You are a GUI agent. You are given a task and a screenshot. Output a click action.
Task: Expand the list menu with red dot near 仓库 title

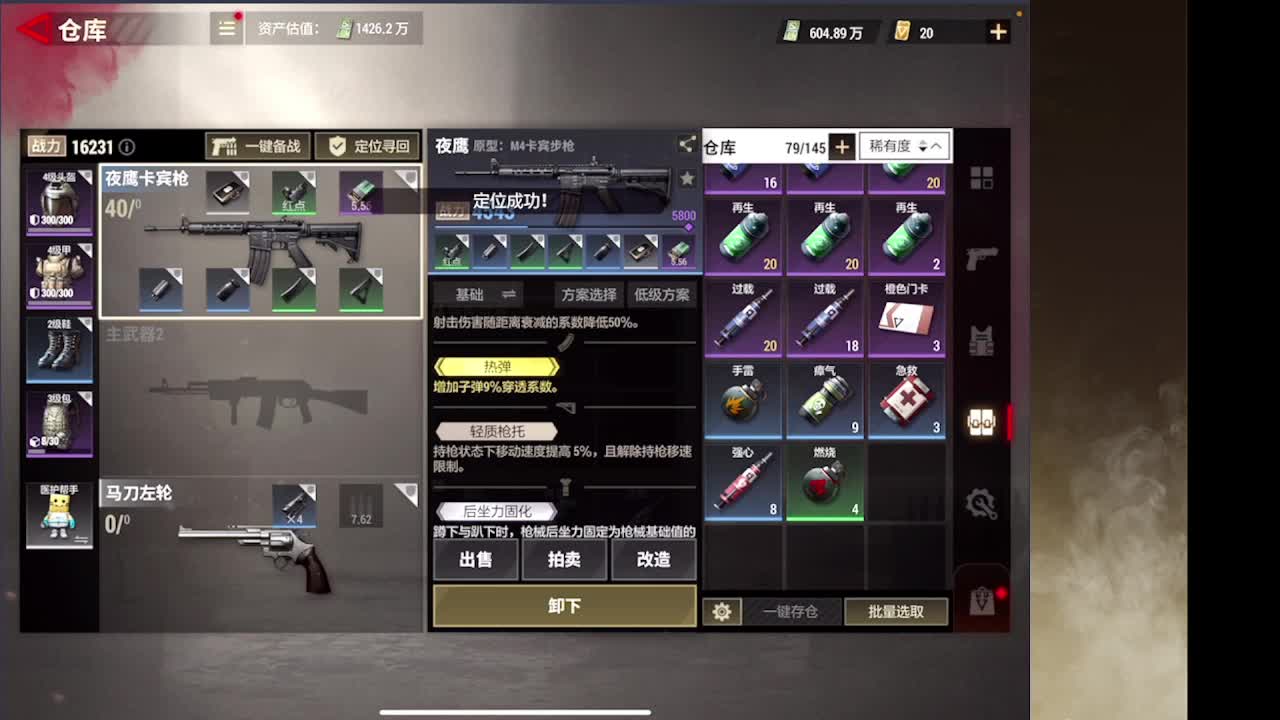226,29
